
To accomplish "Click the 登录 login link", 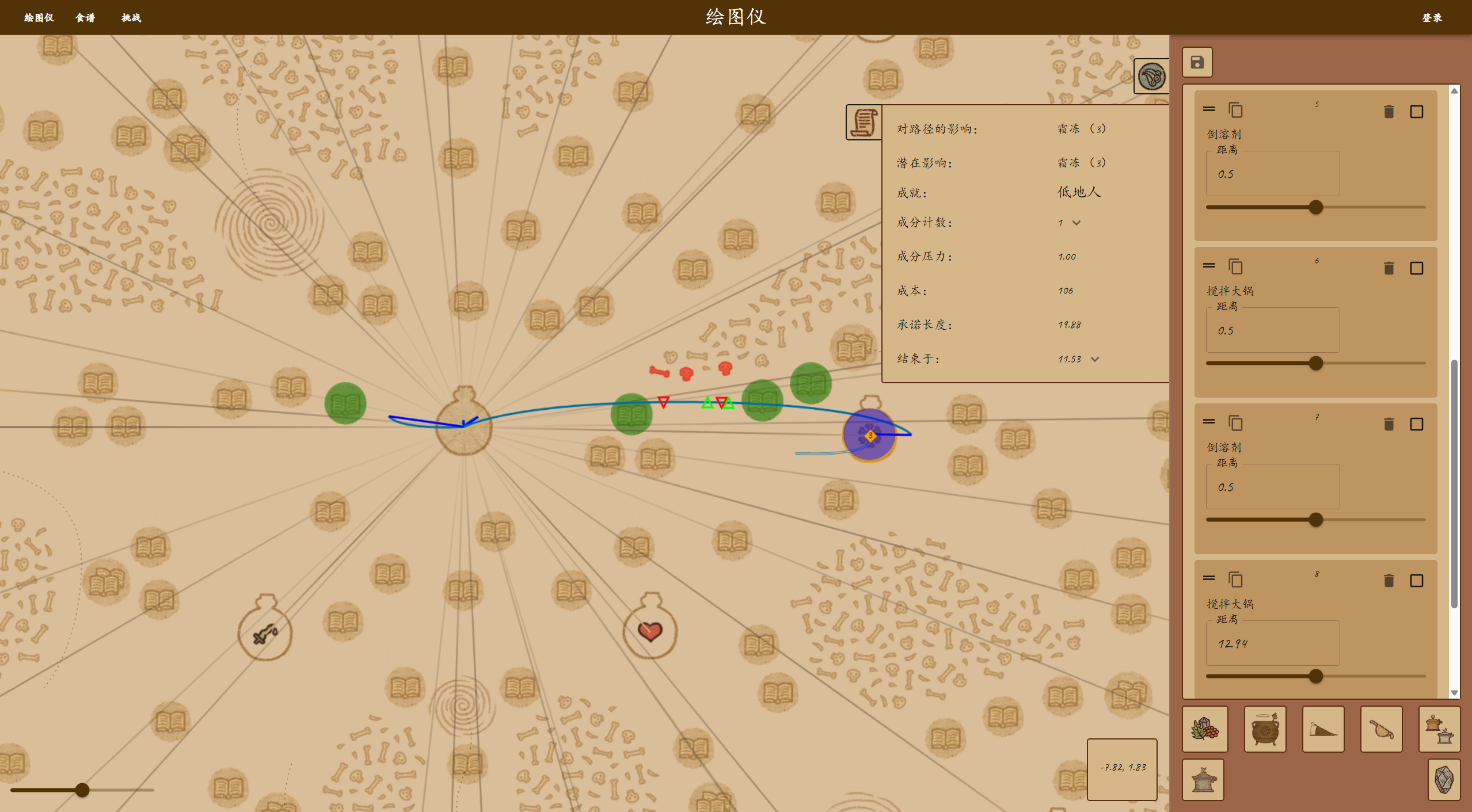I will 1432,18.
